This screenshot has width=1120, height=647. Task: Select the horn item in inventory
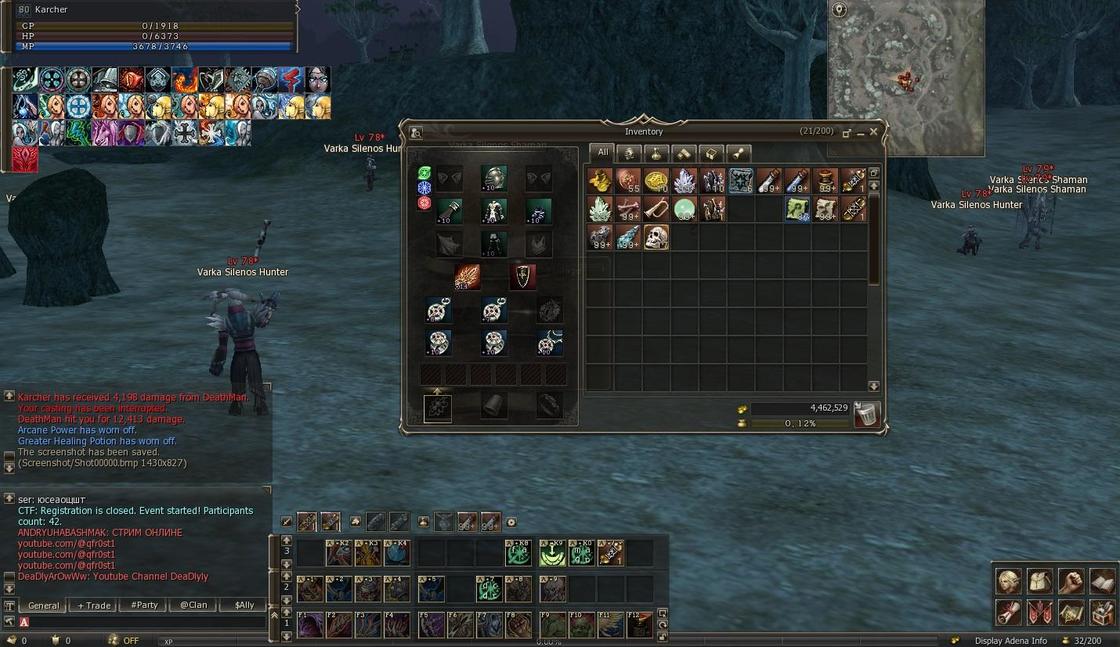point(656,208)
